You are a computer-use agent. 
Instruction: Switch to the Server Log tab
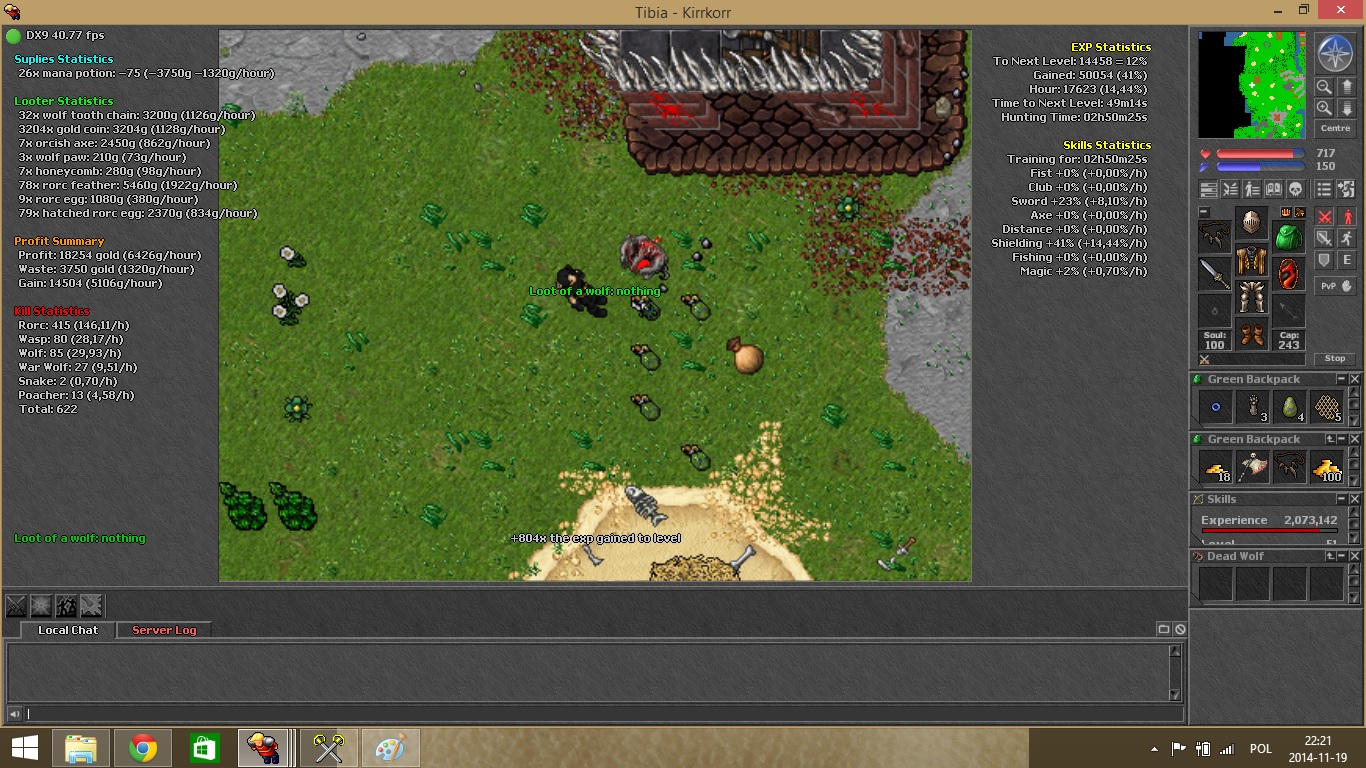(164, 630)
